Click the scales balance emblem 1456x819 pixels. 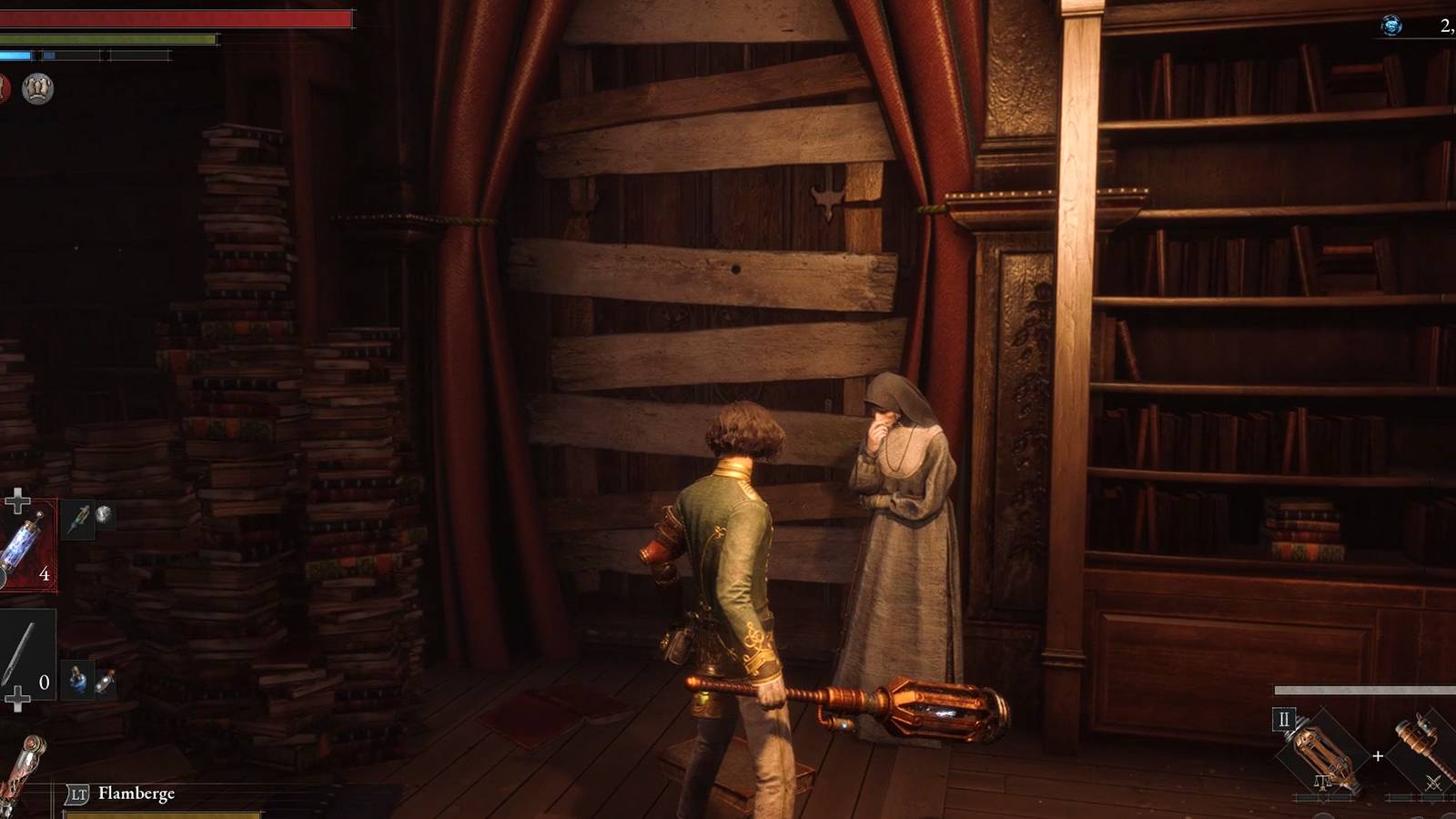tap(1322, 782)
